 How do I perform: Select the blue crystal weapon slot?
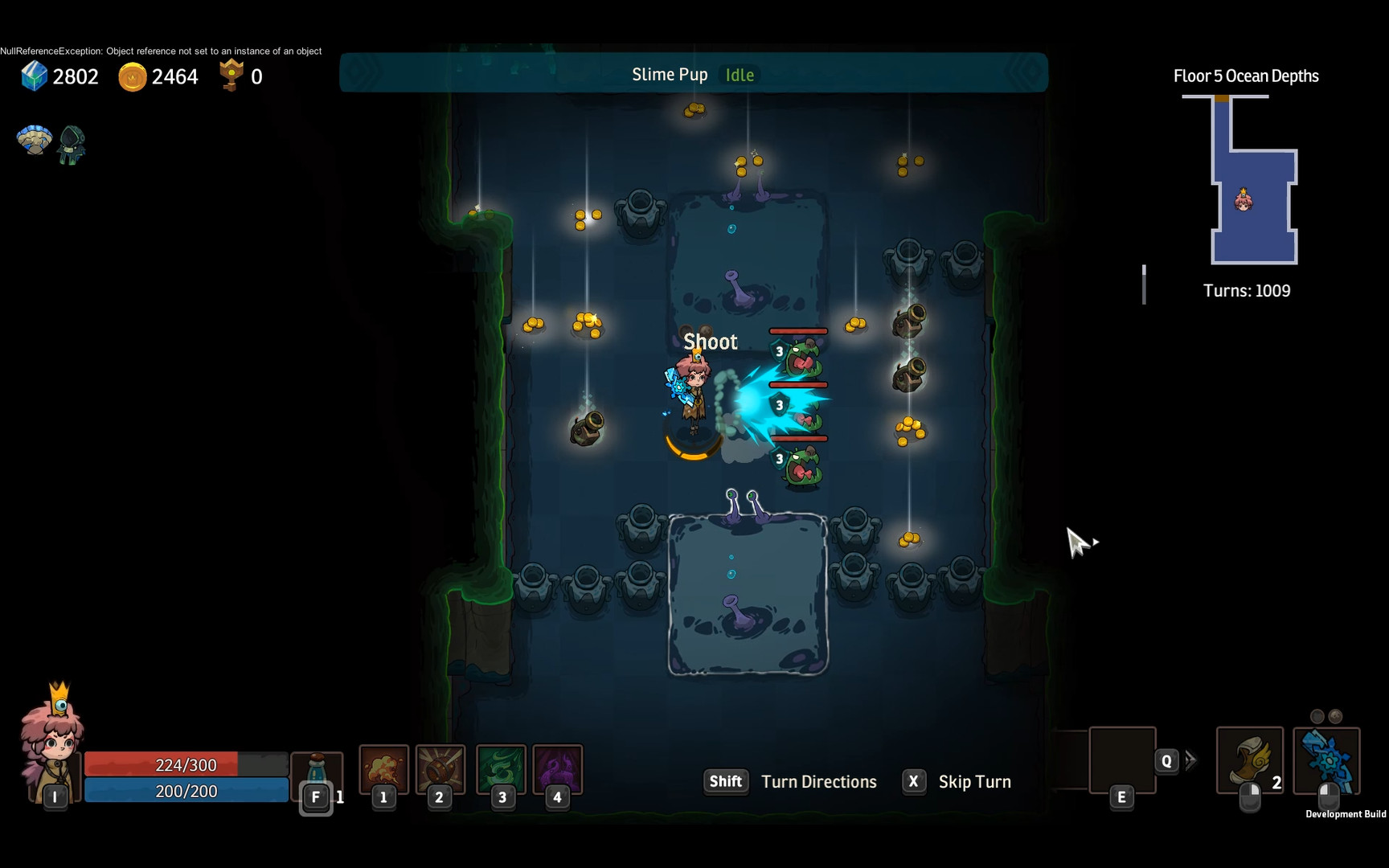(1326, 760)
